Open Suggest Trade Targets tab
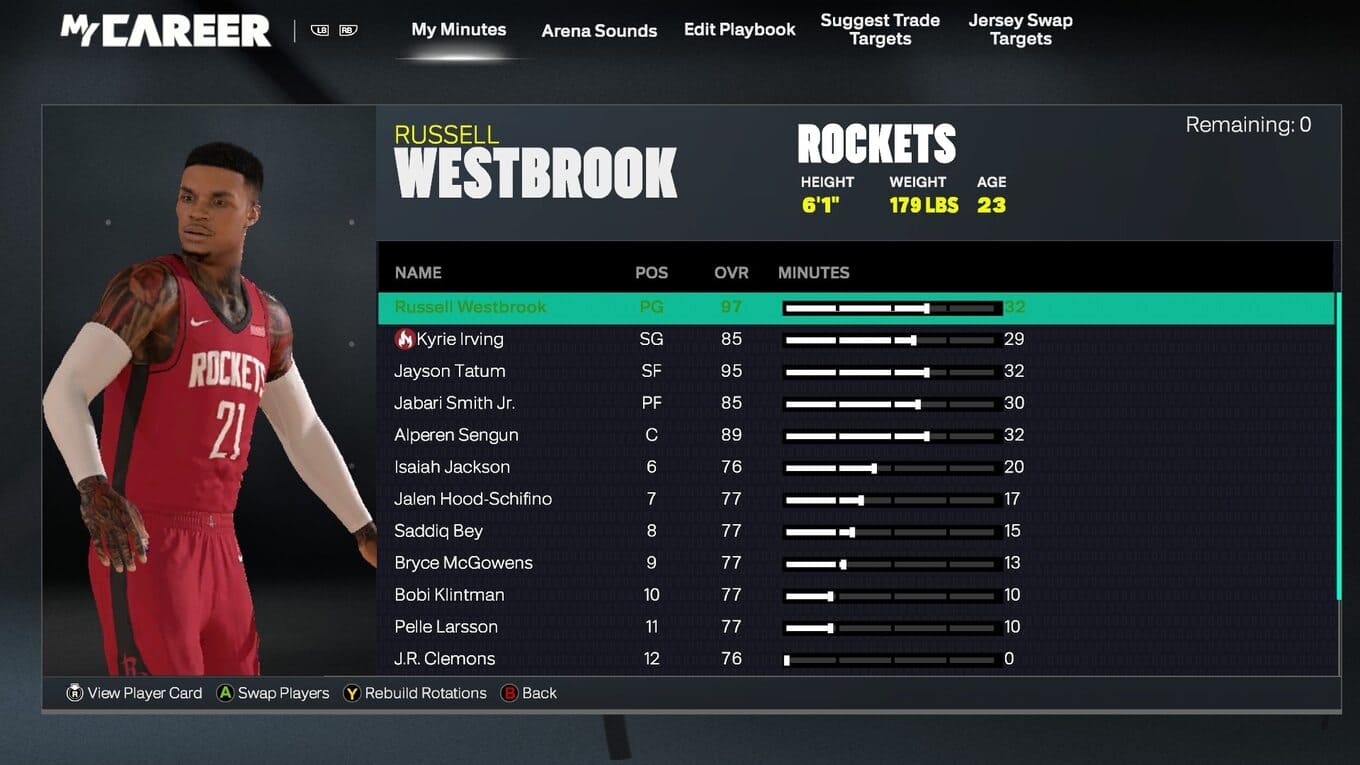 (880, 30)
